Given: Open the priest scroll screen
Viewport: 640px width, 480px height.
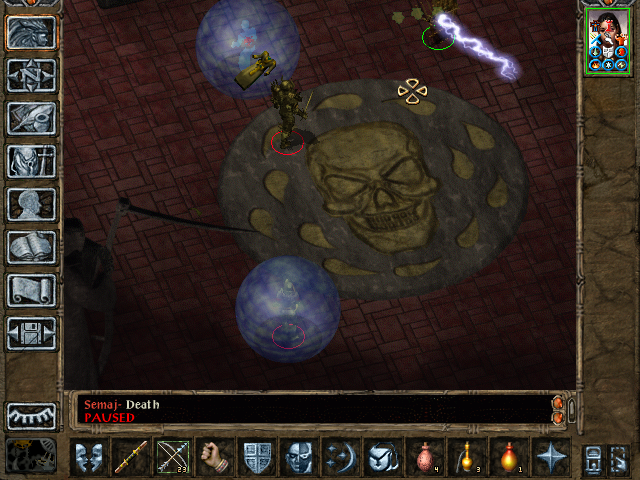Looking at the screenshot, I should (32, 290).
